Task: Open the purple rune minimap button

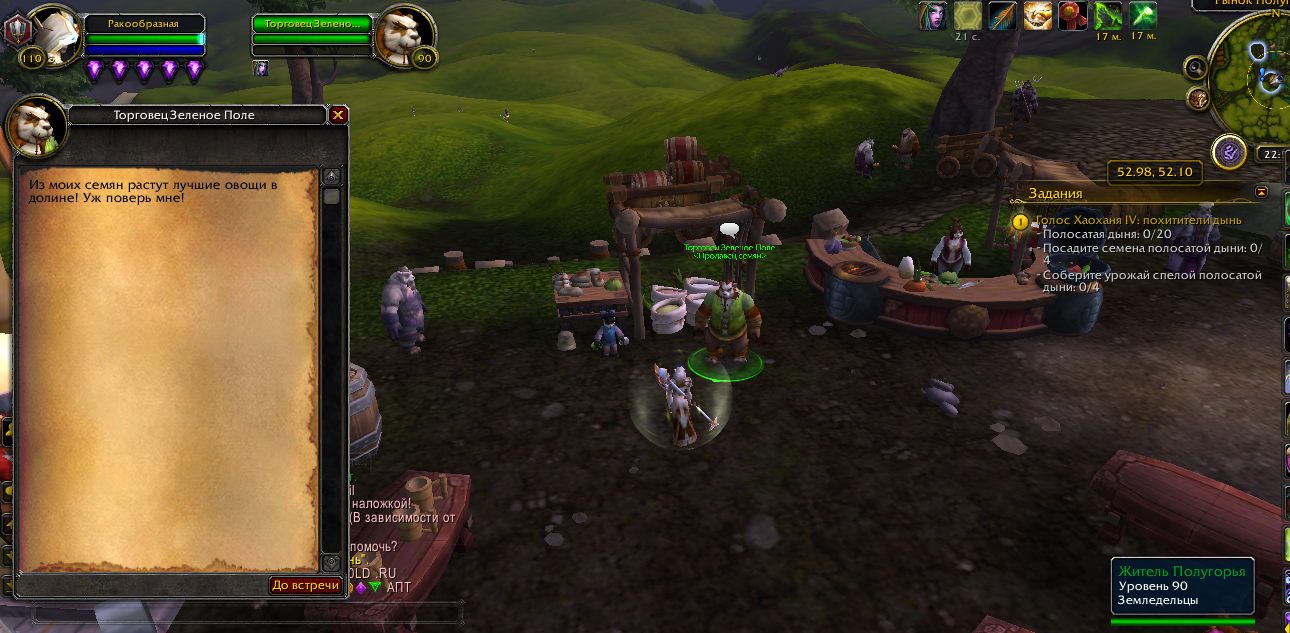Action: [x=1228, y=152]
